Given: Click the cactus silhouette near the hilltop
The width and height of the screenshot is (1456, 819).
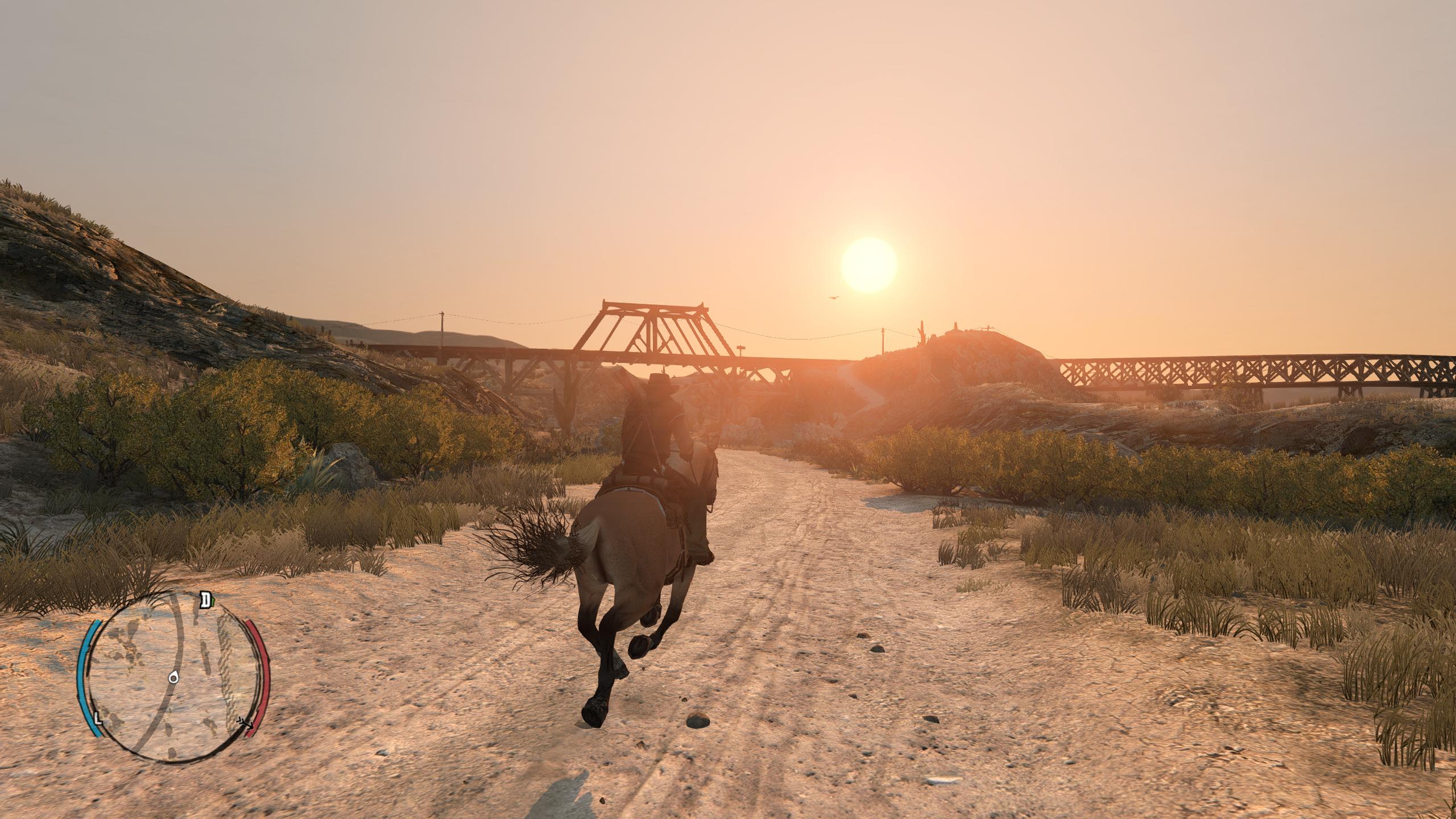Looking at the screenshot, I should tap(921, 332).
